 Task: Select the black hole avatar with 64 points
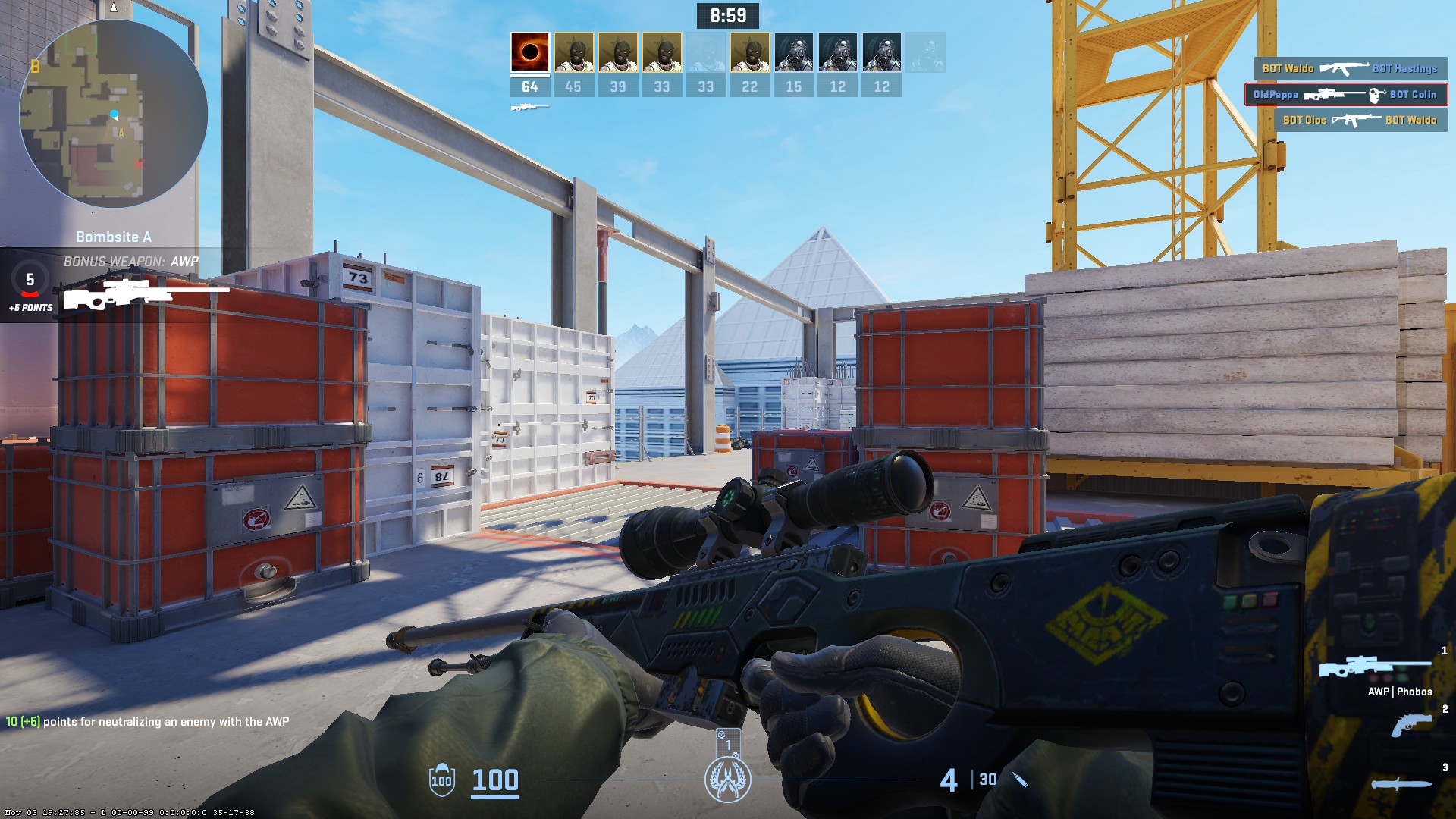[x=529, y=52]
